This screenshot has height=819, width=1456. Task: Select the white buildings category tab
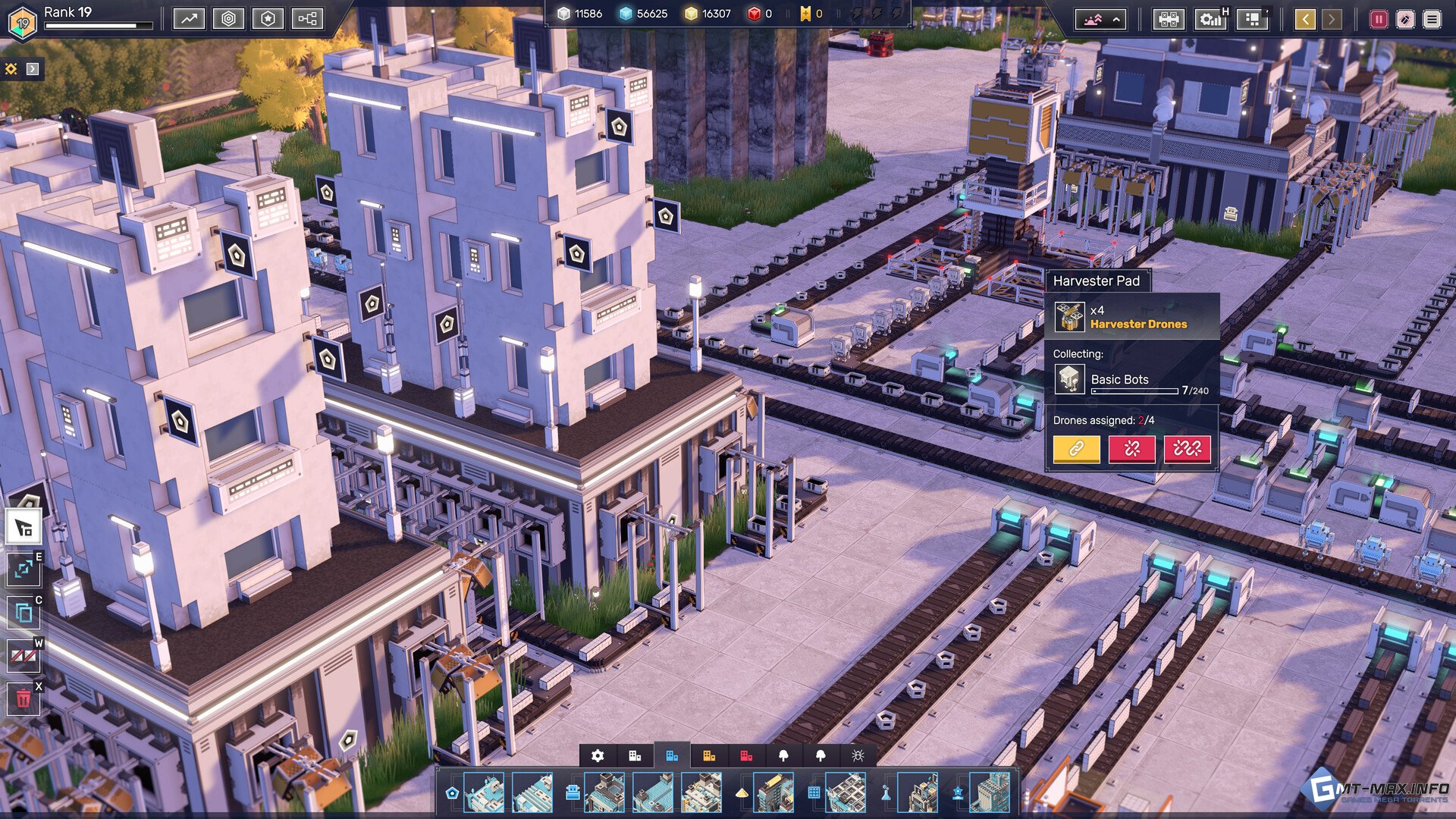click(x=635, y=755)
